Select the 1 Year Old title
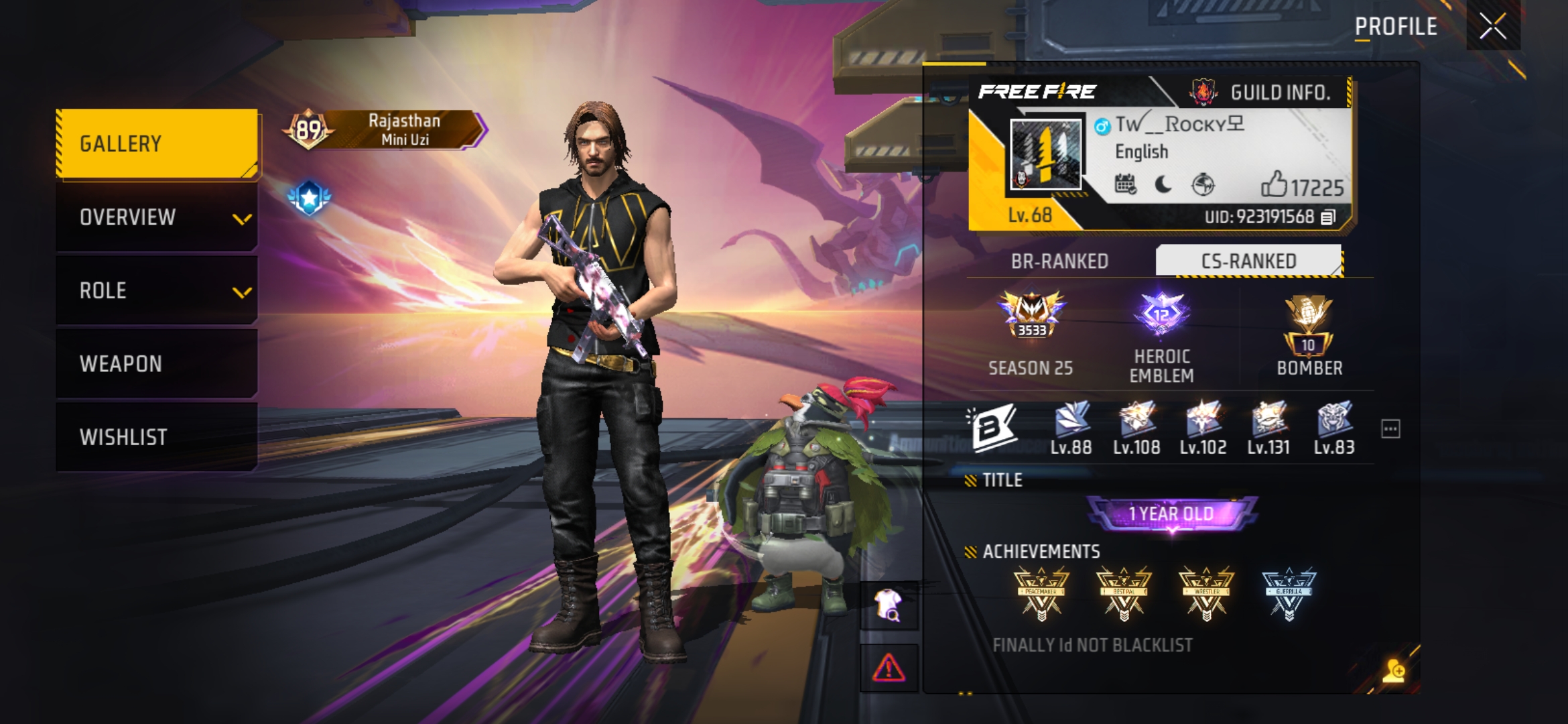This screenshot has height=724, width=1568. pyautogui.click(x=1171, y=514)
